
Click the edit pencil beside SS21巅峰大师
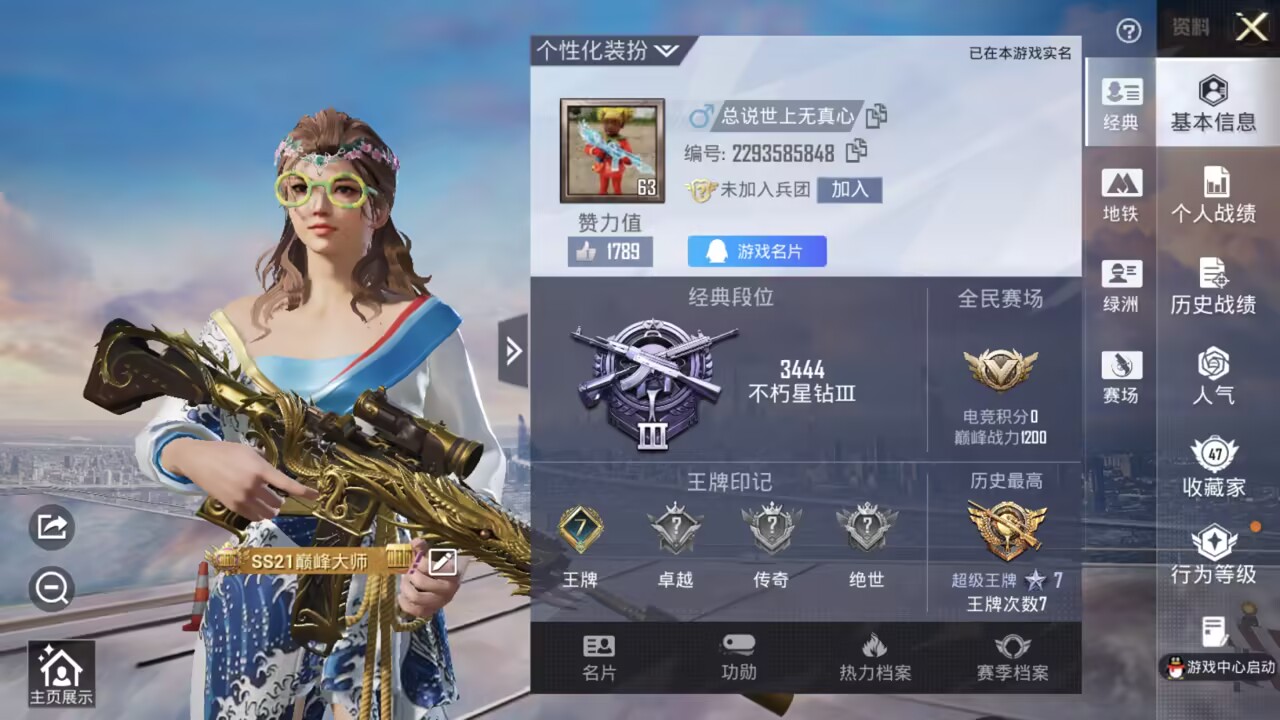[x=440, y=563]
